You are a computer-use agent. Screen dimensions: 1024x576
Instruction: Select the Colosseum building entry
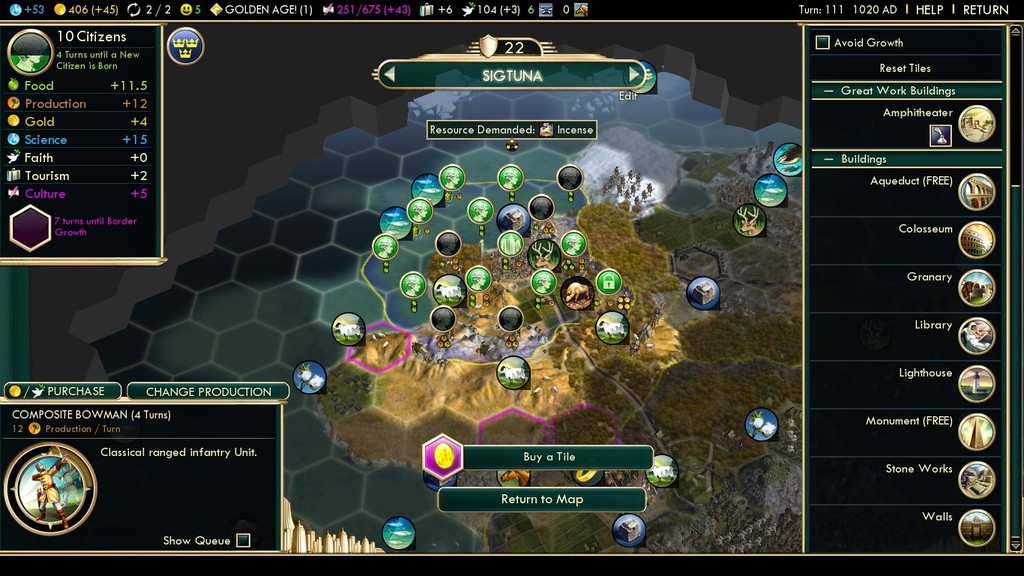click(x=976, y=240)
